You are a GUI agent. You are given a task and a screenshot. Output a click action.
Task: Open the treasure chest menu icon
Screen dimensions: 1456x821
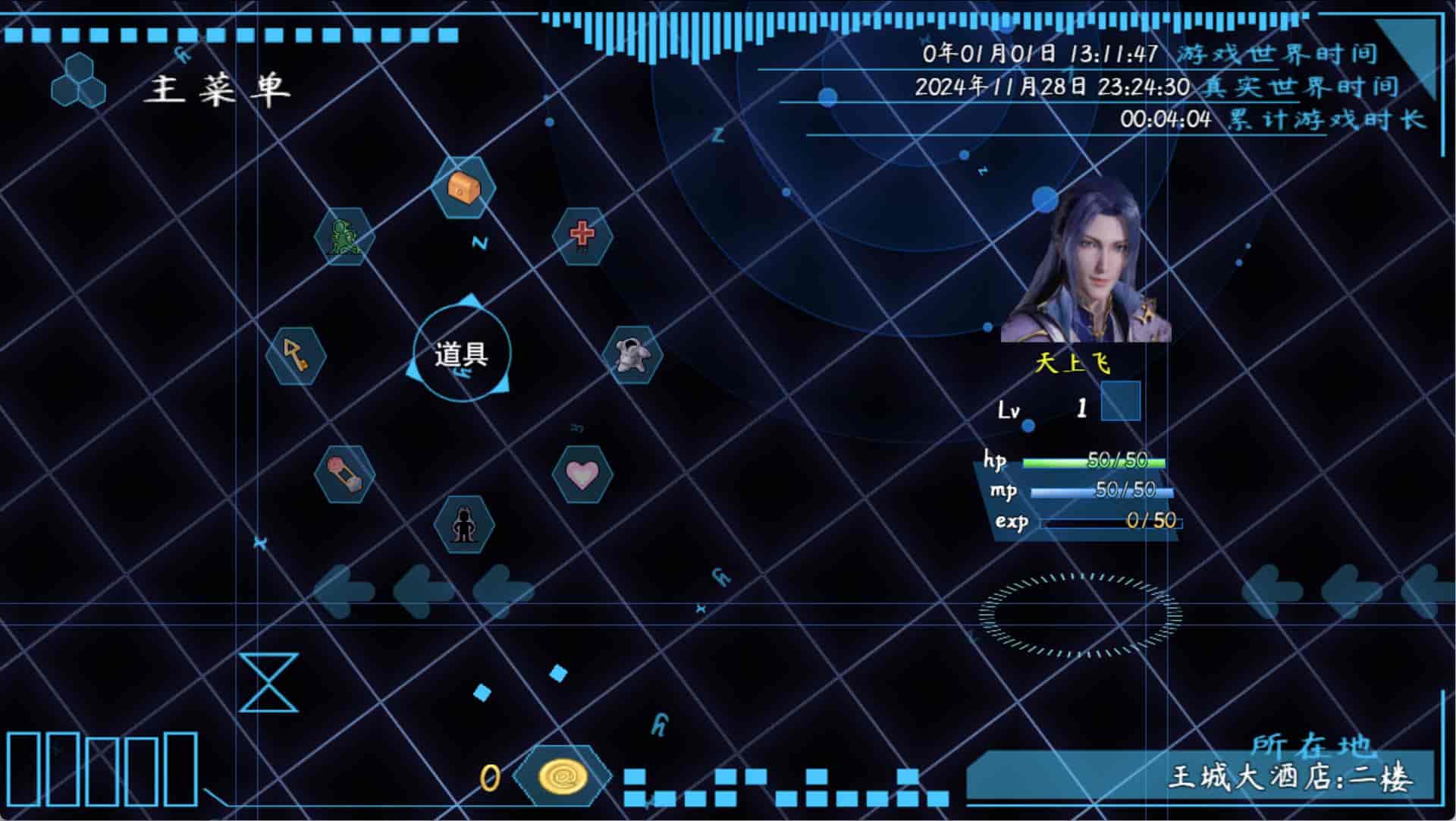(463, 187)
